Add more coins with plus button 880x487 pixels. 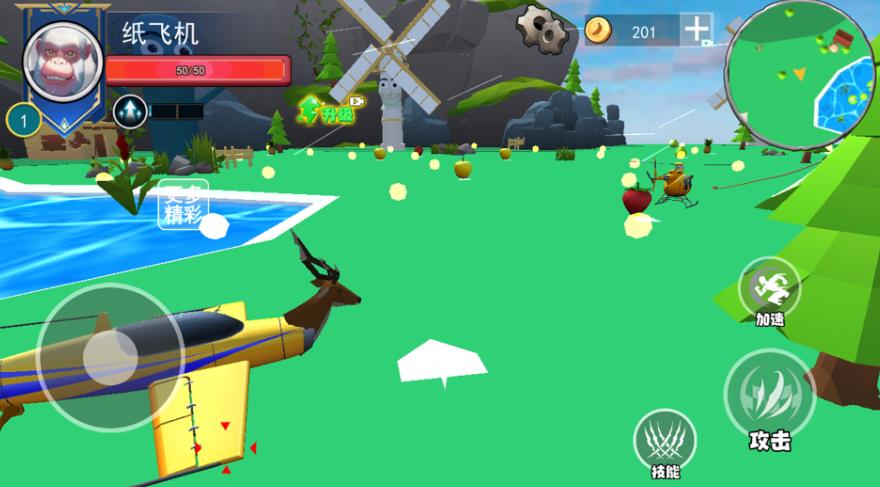[696, 30]
